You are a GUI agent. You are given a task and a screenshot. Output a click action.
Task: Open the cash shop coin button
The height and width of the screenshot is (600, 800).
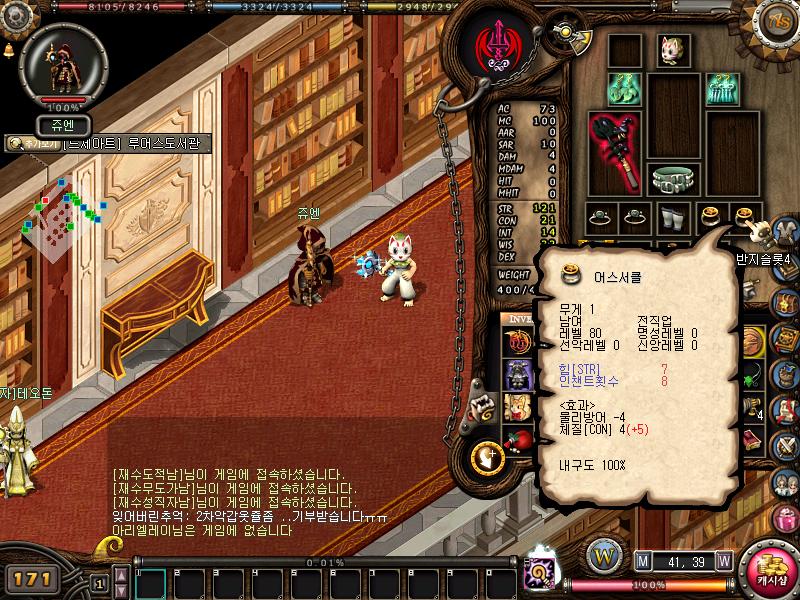771,572
